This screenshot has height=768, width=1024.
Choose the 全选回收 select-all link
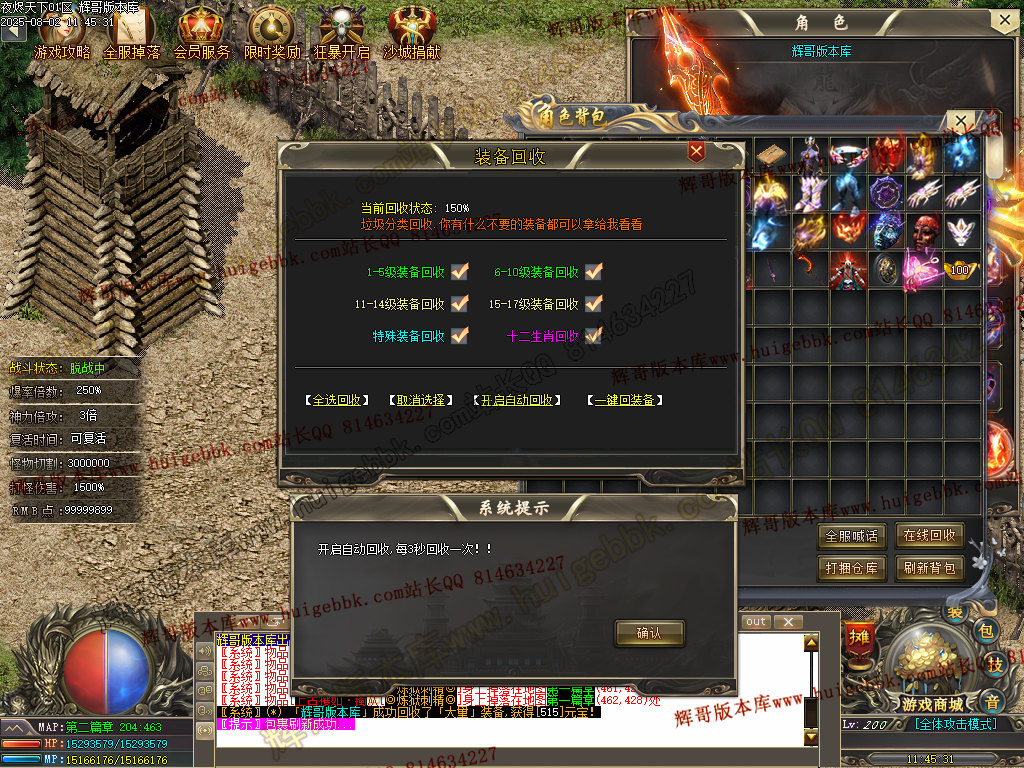[337, 400]
